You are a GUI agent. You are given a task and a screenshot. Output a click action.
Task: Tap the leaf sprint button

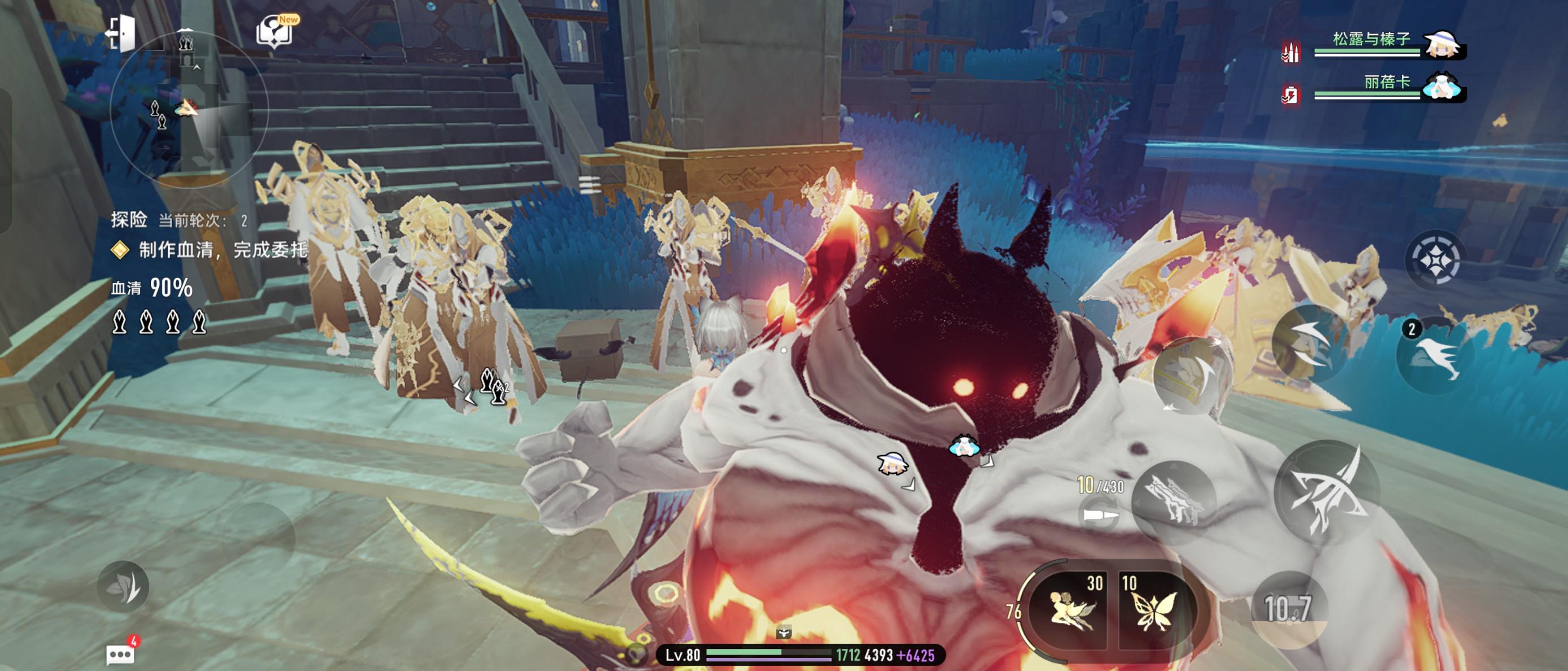point(123,586)
